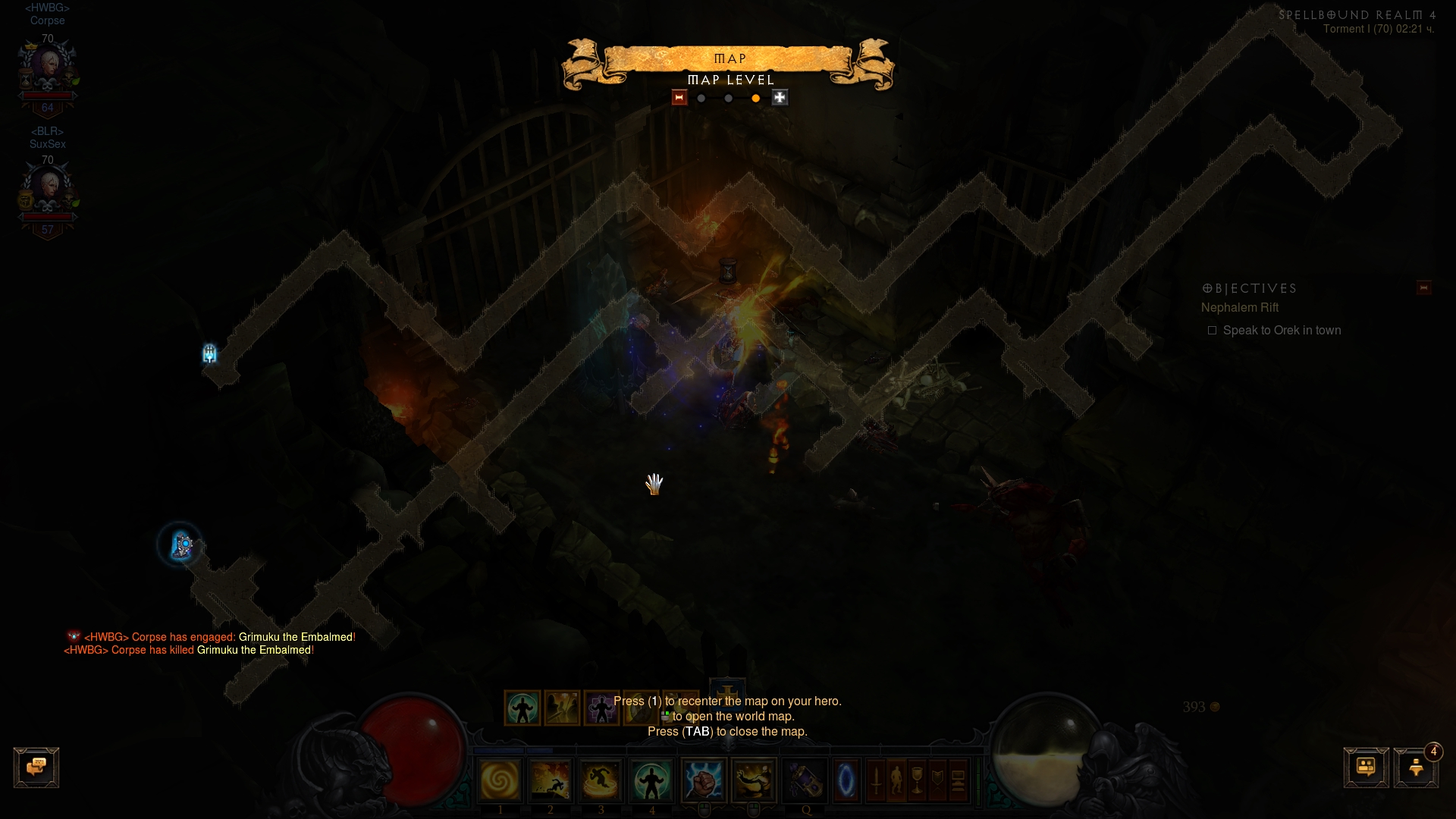
Task: Open the blue town portal
Action: [846, 780]
